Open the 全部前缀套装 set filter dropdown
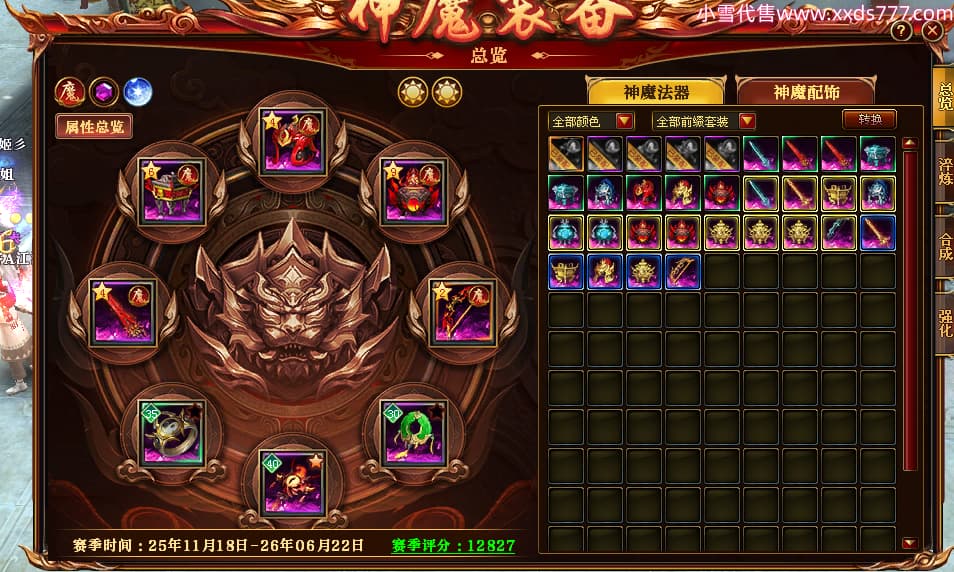Screen dimensions: 954x572 [704, 121]
